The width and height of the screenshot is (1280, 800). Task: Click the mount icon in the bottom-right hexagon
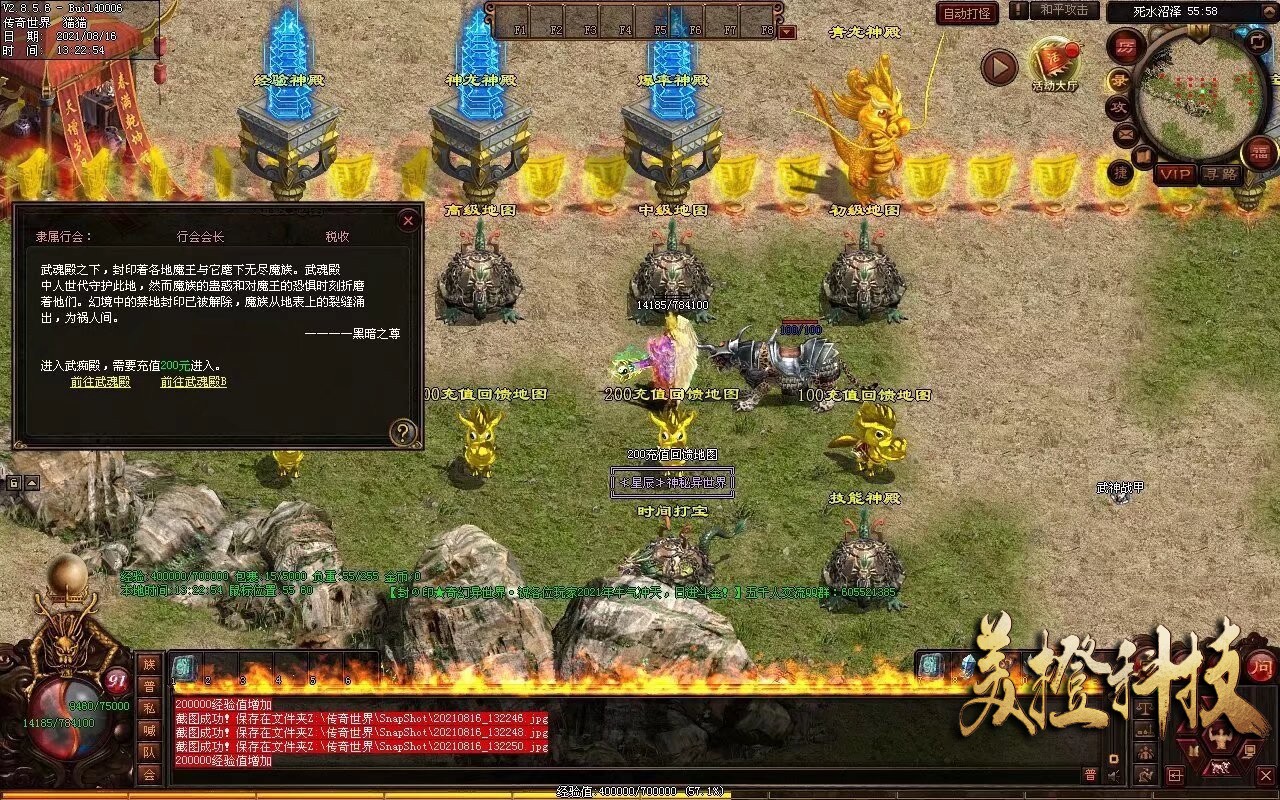tap(1220, 768)
